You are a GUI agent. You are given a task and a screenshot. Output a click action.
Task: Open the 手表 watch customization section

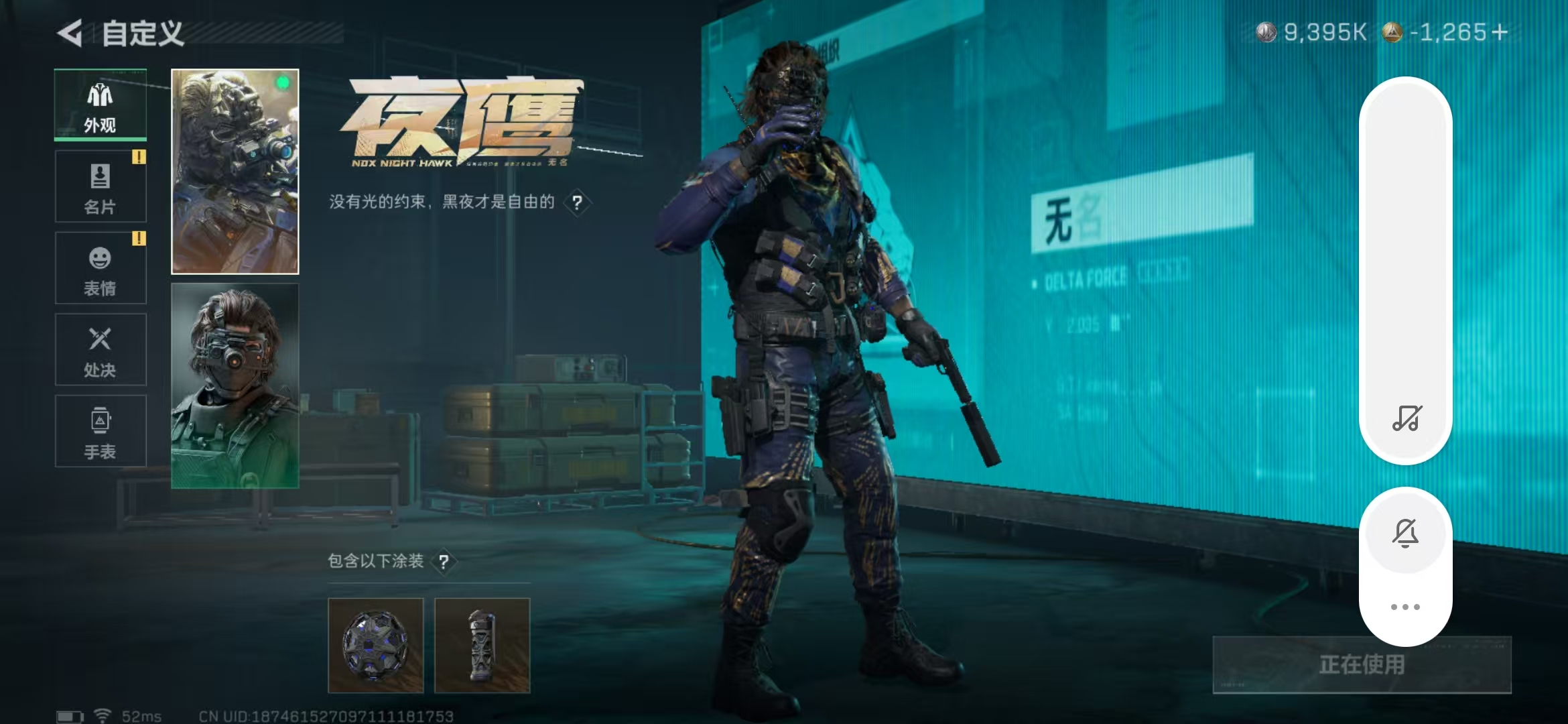tap(100, 430)
